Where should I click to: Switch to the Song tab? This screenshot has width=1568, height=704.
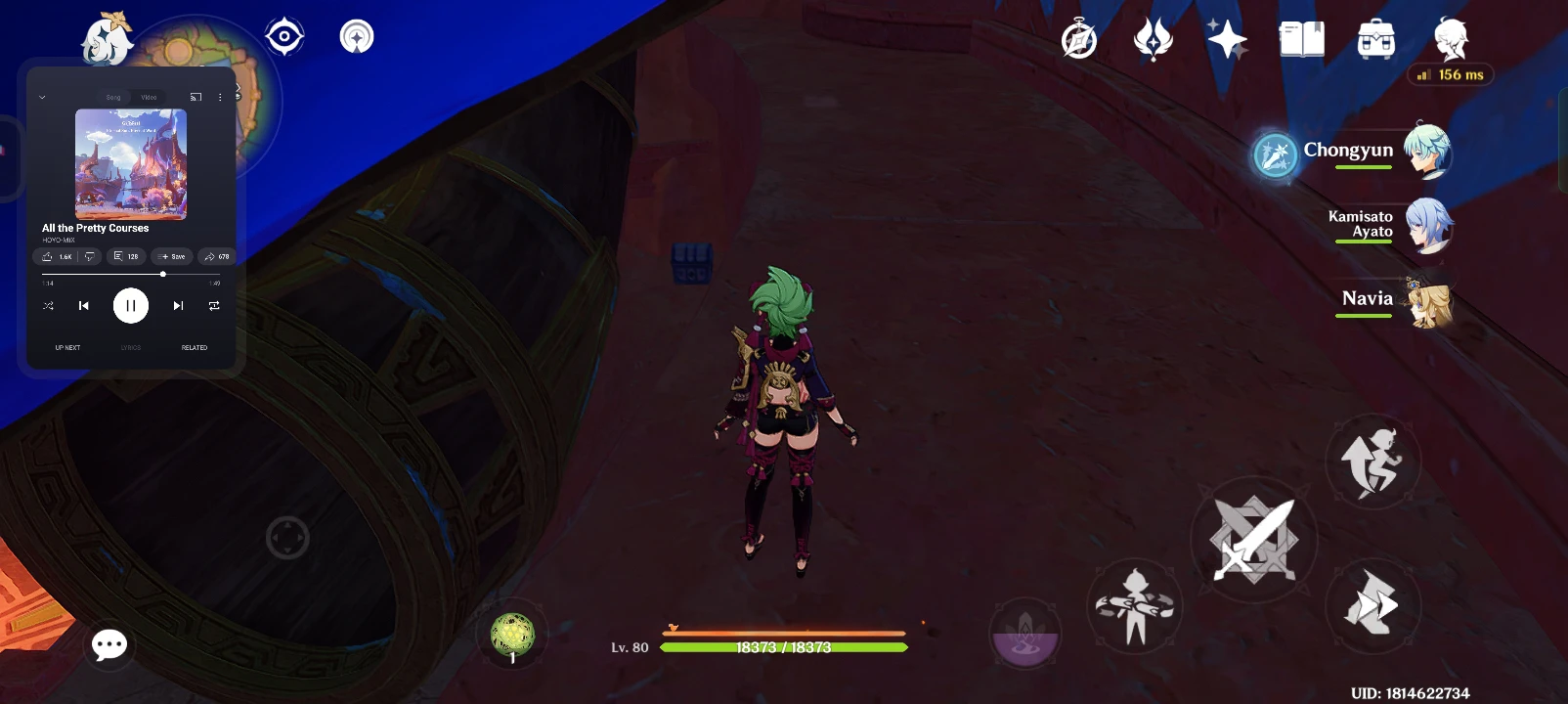pos(113,97)
